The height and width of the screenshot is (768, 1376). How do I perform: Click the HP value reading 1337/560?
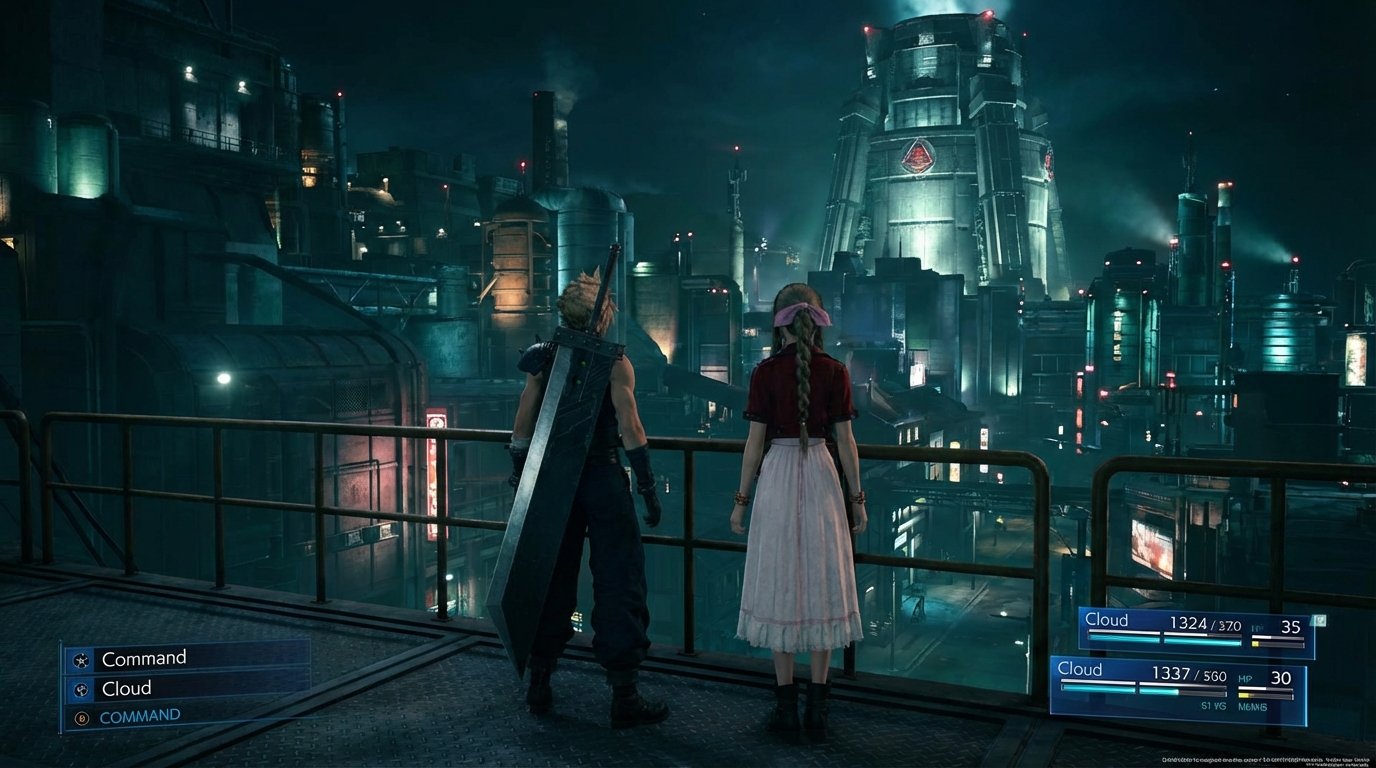click(1187, 673)
